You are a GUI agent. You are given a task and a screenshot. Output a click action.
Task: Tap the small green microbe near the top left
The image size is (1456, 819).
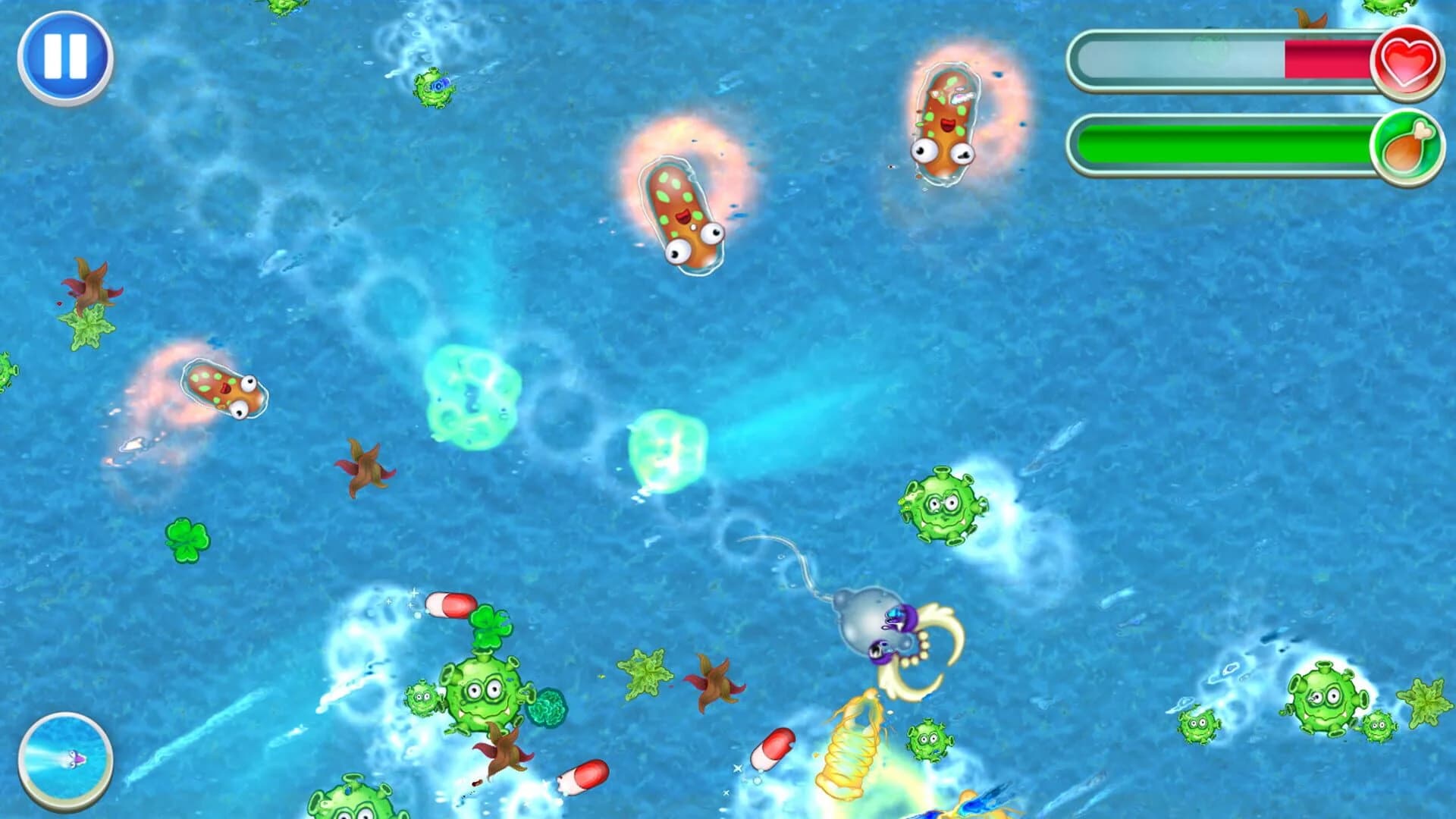coord(432,89)
